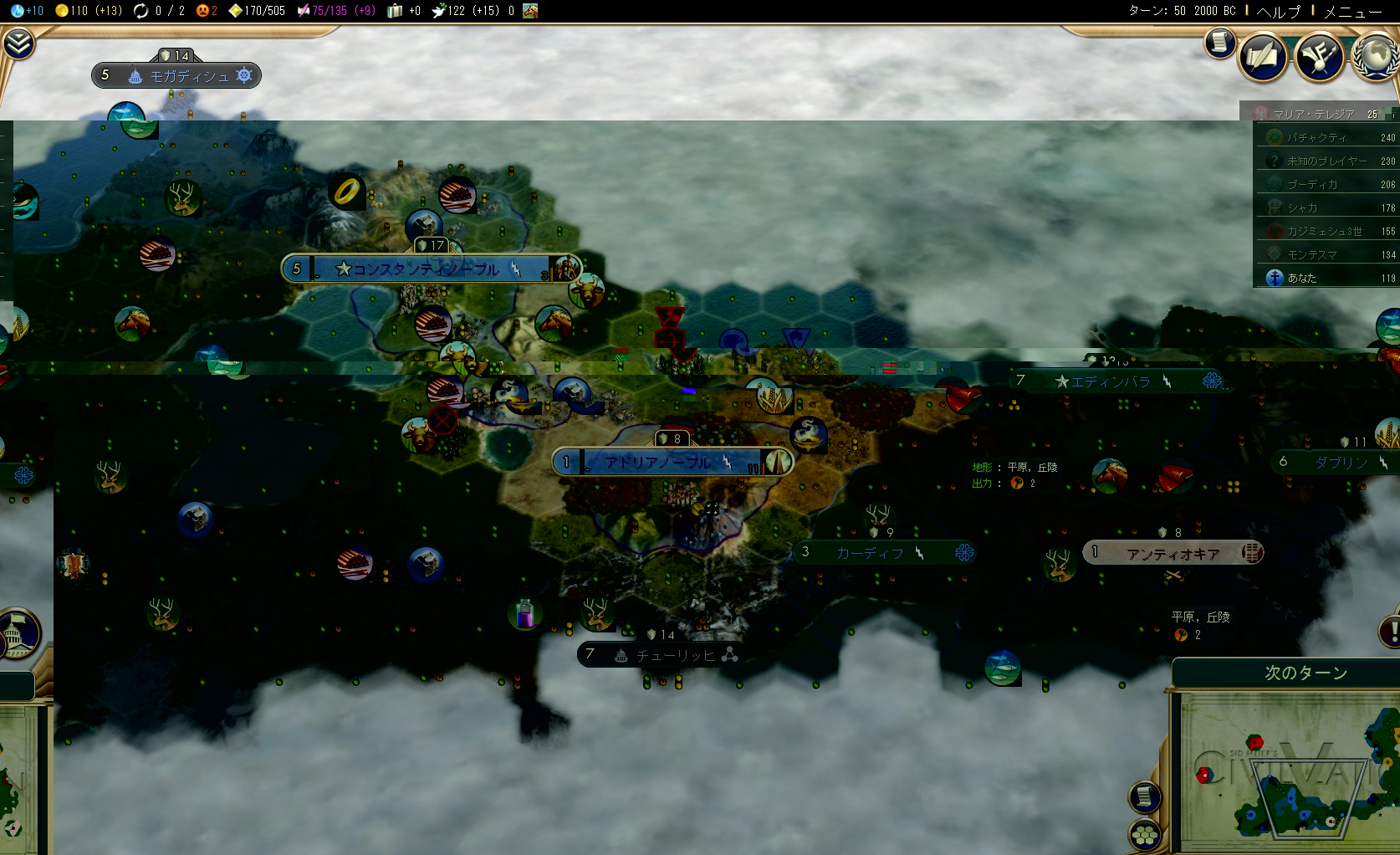Expand the top-left chevron collapse button

coord(18,44)
